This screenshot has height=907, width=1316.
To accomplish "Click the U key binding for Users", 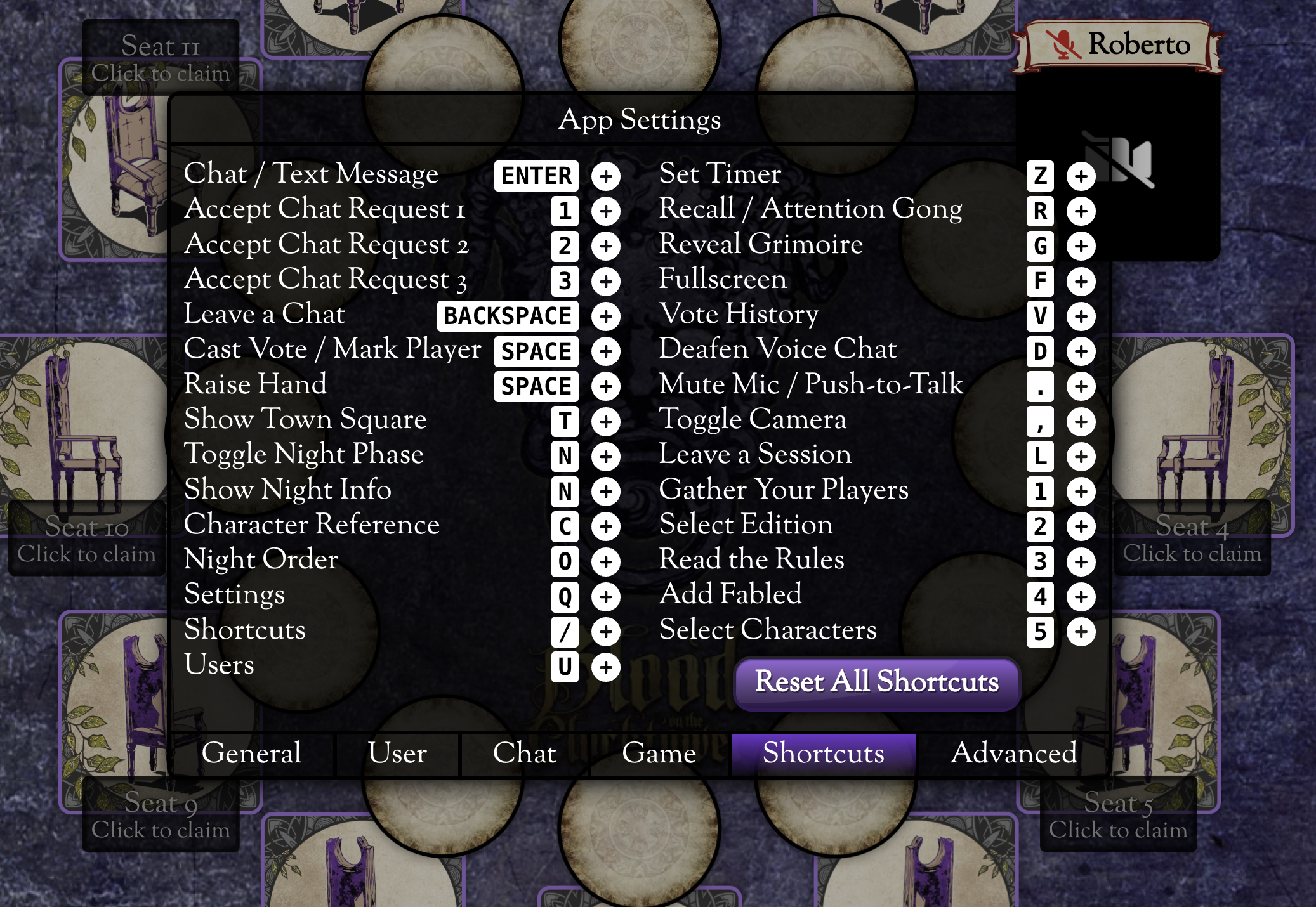I will click(565, 667).
